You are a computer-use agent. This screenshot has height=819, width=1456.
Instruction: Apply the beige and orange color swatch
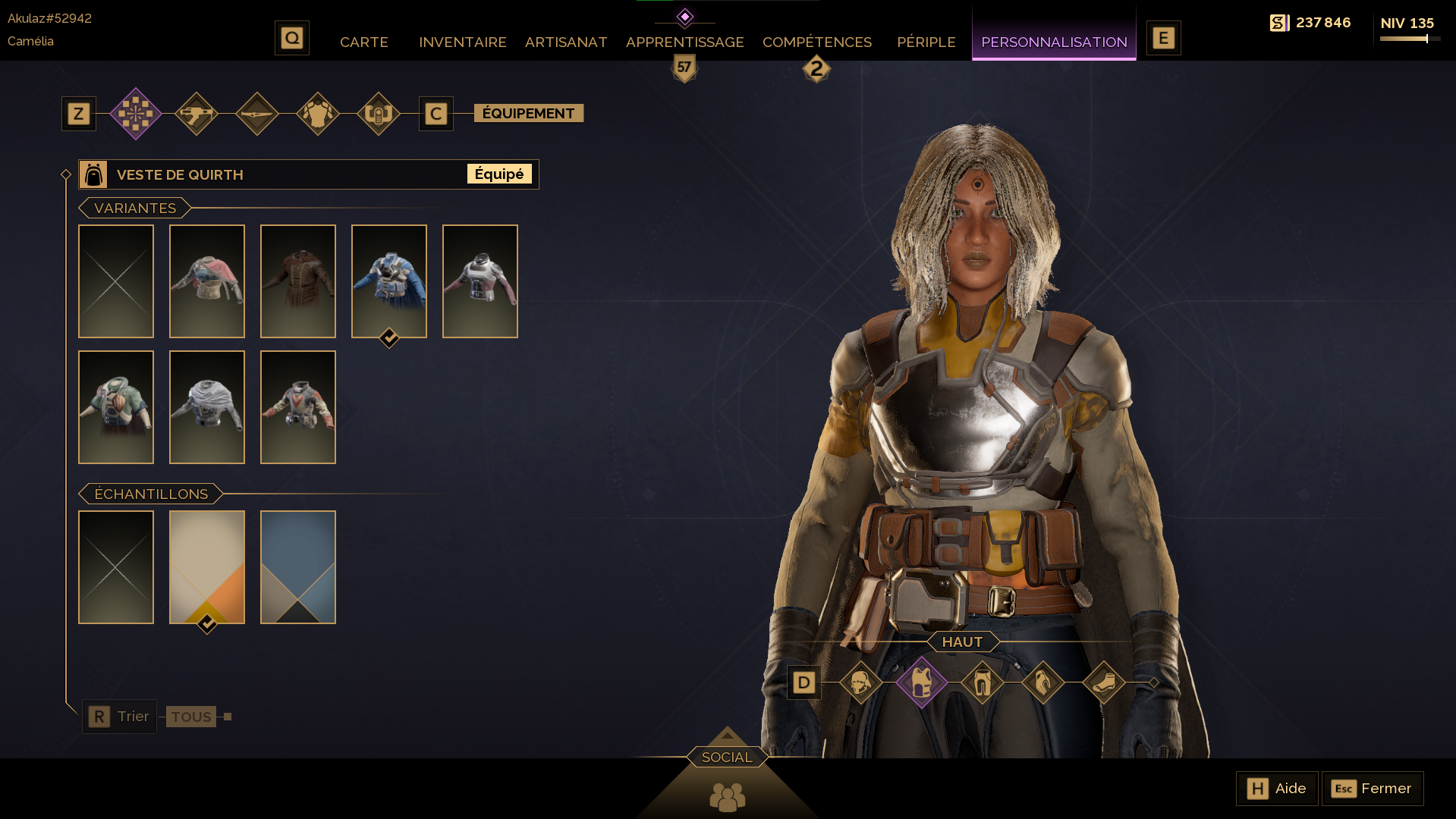(x=207, y=566)
